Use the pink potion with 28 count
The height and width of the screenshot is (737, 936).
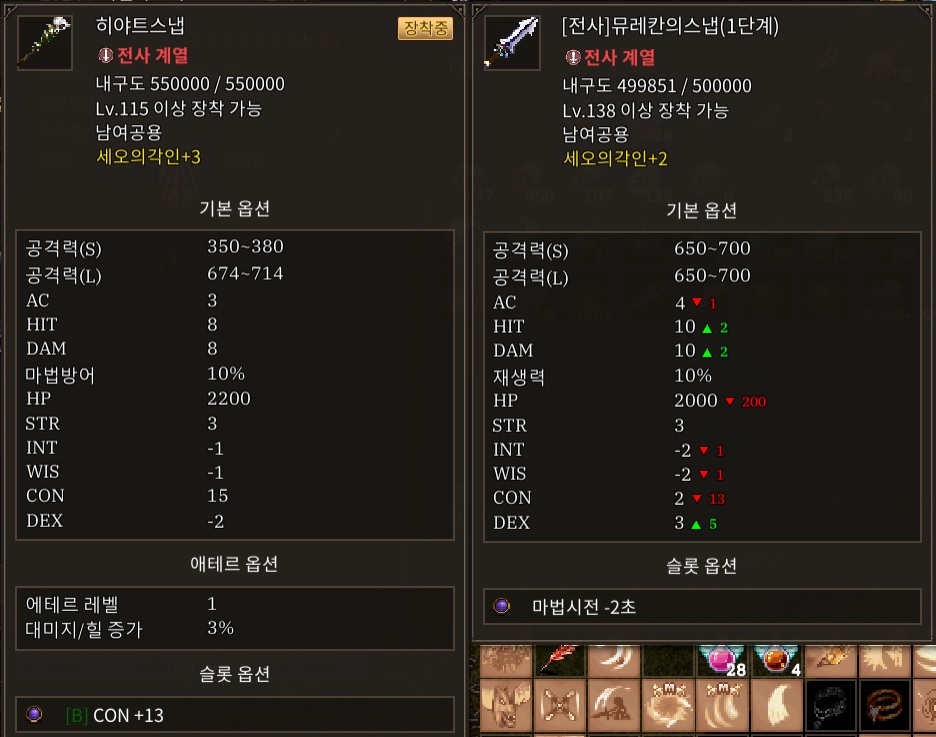719,658
